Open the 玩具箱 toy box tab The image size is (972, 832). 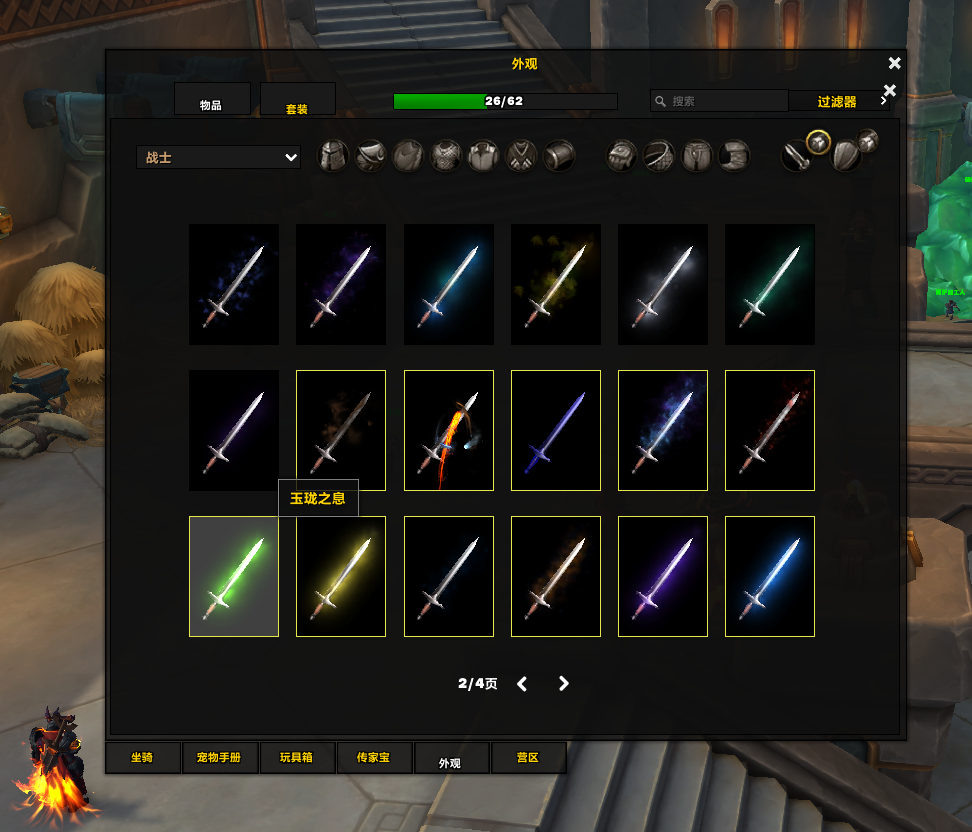click(295, 758)
